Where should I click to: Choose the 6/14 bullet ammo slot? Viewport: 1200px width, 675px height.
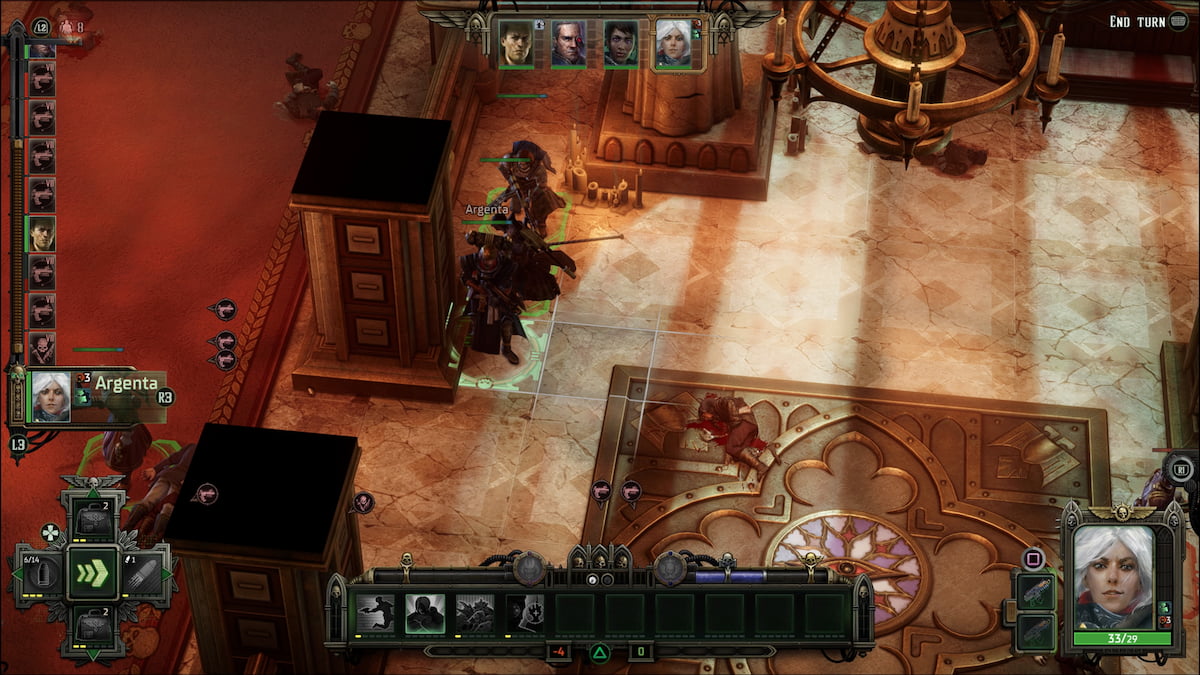point(41,574)
